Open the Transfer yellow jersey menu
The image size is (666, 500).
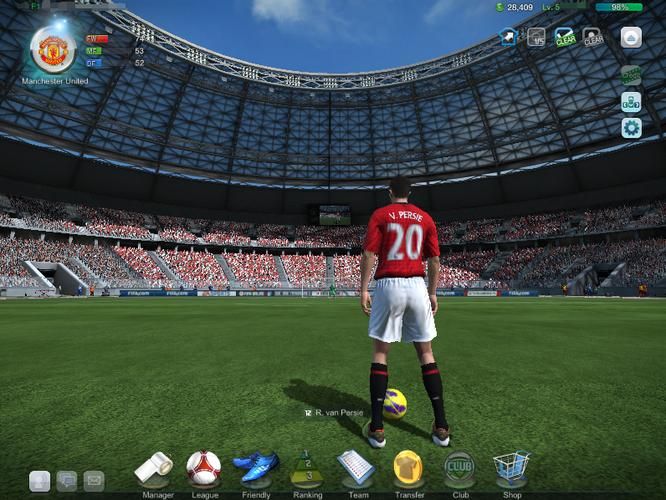408,467
